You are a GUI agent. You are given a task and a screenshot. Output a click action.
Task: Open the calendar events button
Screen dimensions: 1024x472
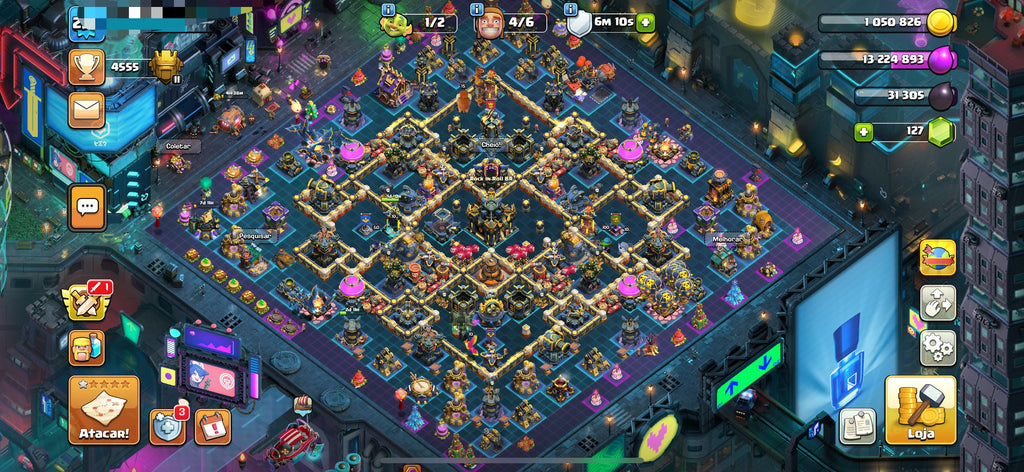coord(212,426)
